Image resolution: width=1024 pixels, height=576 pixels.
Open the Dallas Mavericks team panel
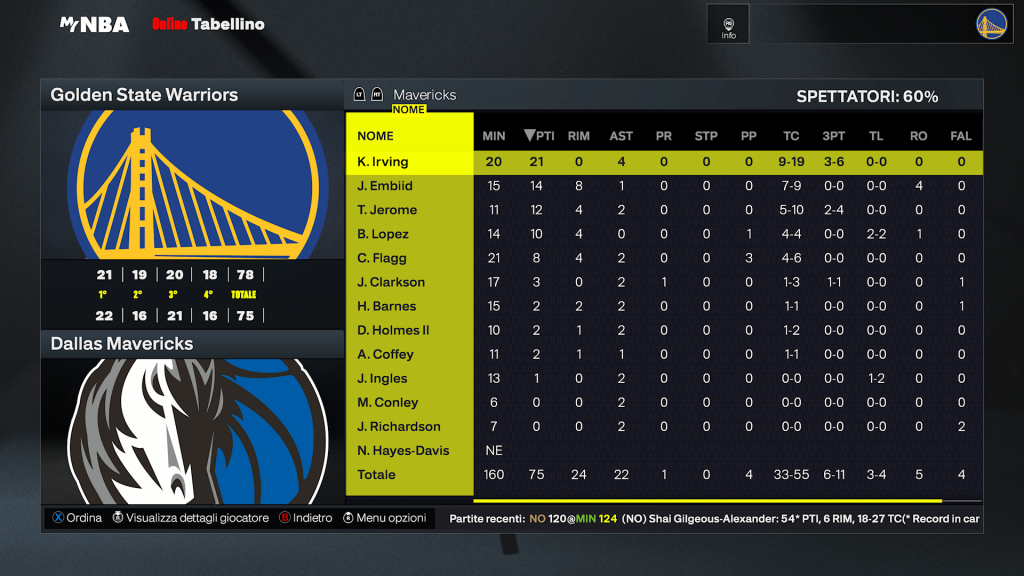click(192, 344)
